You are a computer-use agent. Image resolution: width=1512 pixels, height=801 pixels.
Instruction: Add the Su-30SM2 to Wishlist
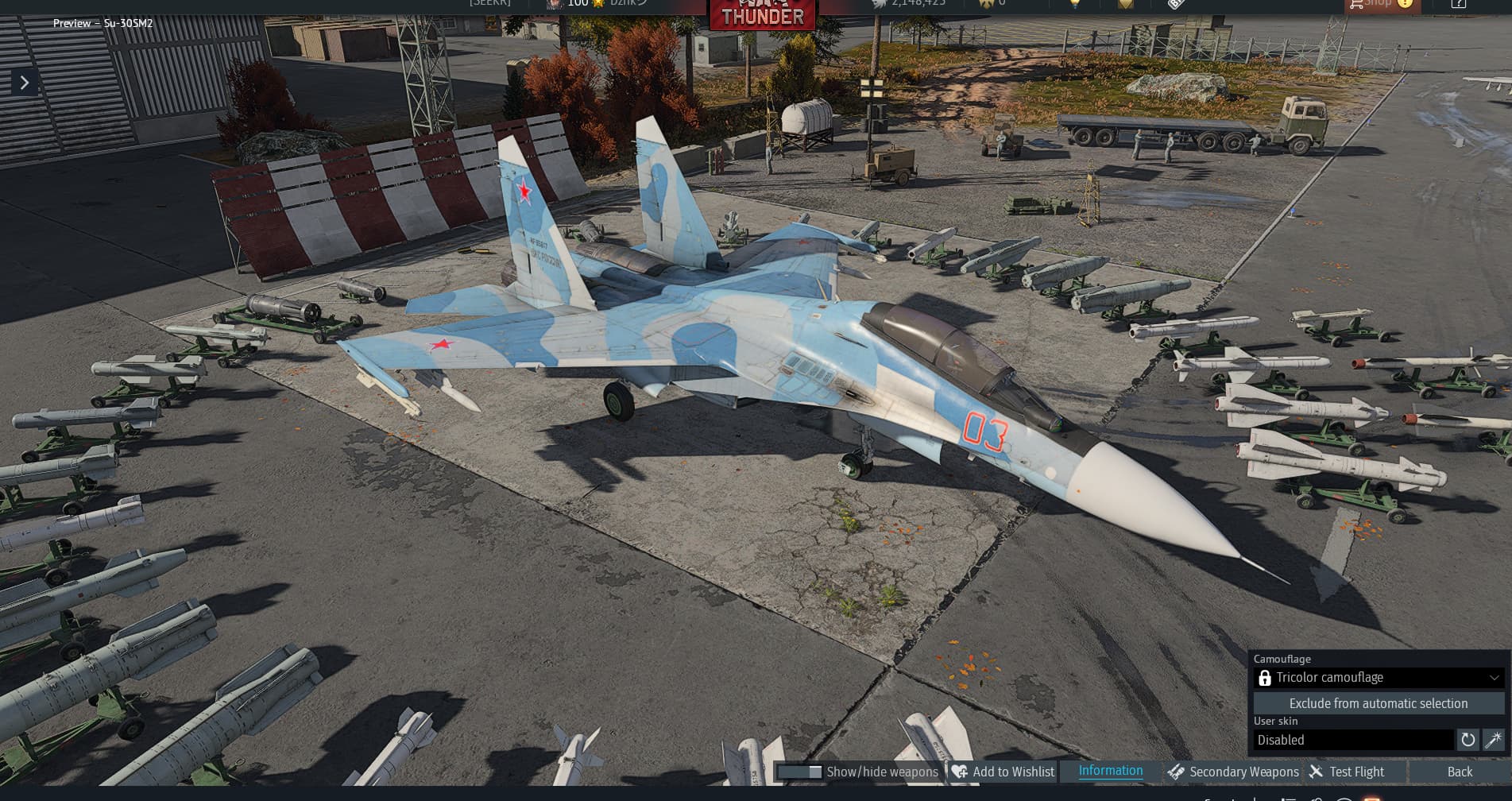1004,772
